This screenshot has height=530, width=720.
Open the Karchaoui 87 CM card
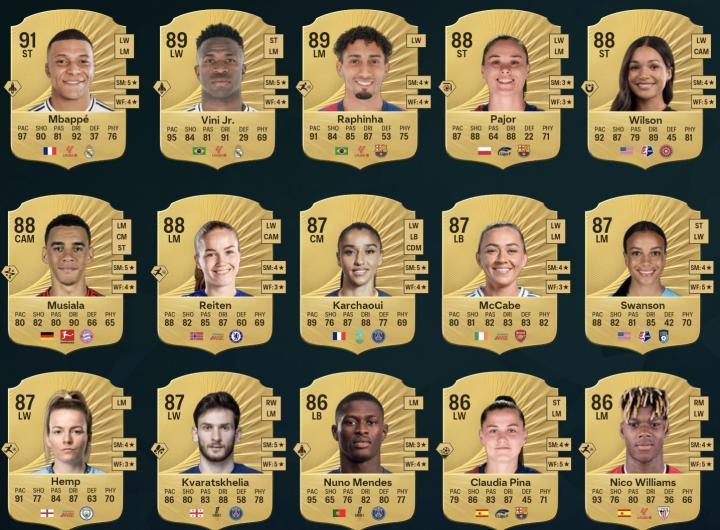pos(361,270)
